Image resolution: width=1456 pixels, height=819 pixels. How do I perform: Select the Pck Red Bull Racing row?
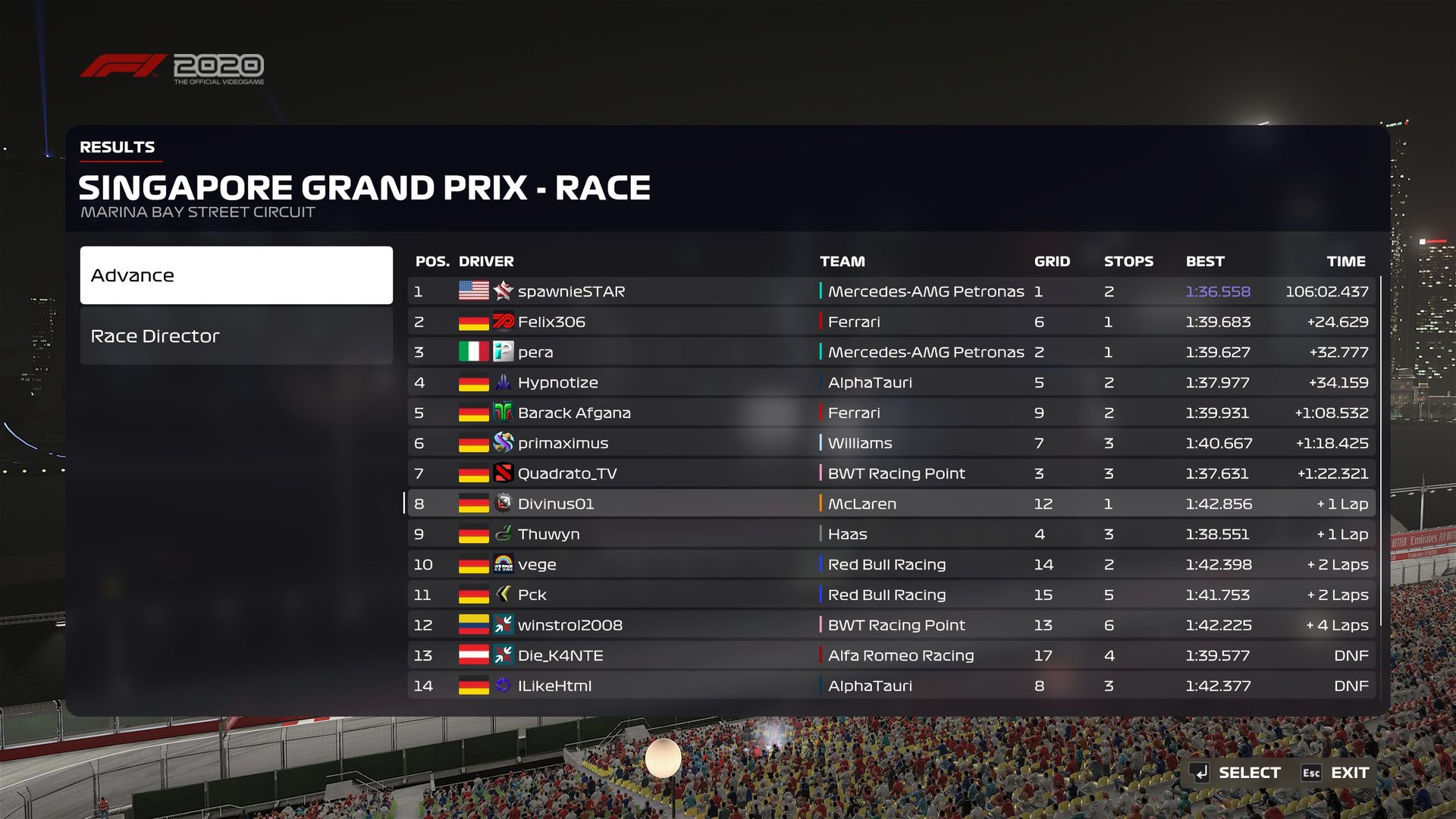click(891, 595)
